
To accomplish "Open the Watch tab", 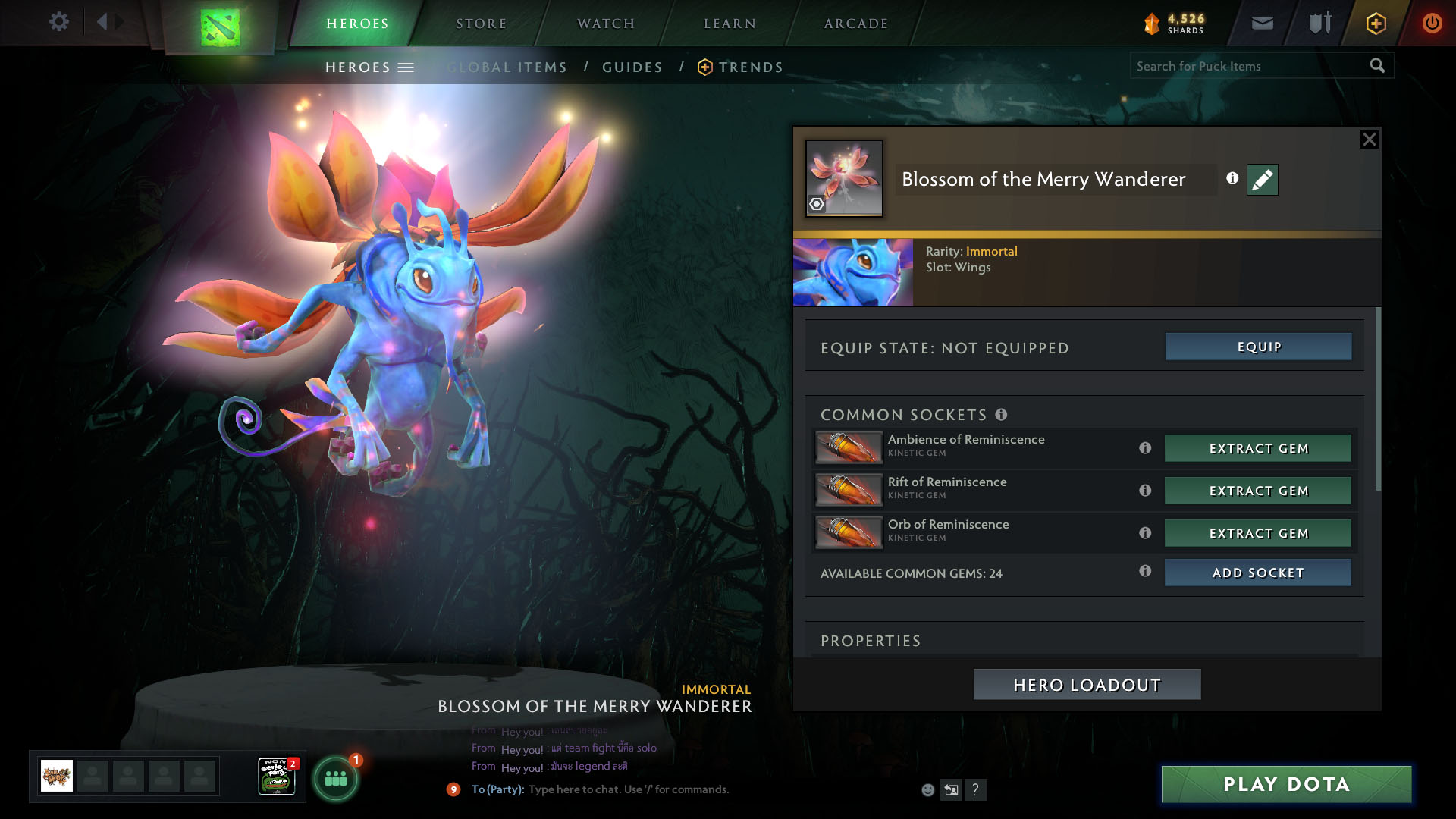I will (x=605, y=24).
